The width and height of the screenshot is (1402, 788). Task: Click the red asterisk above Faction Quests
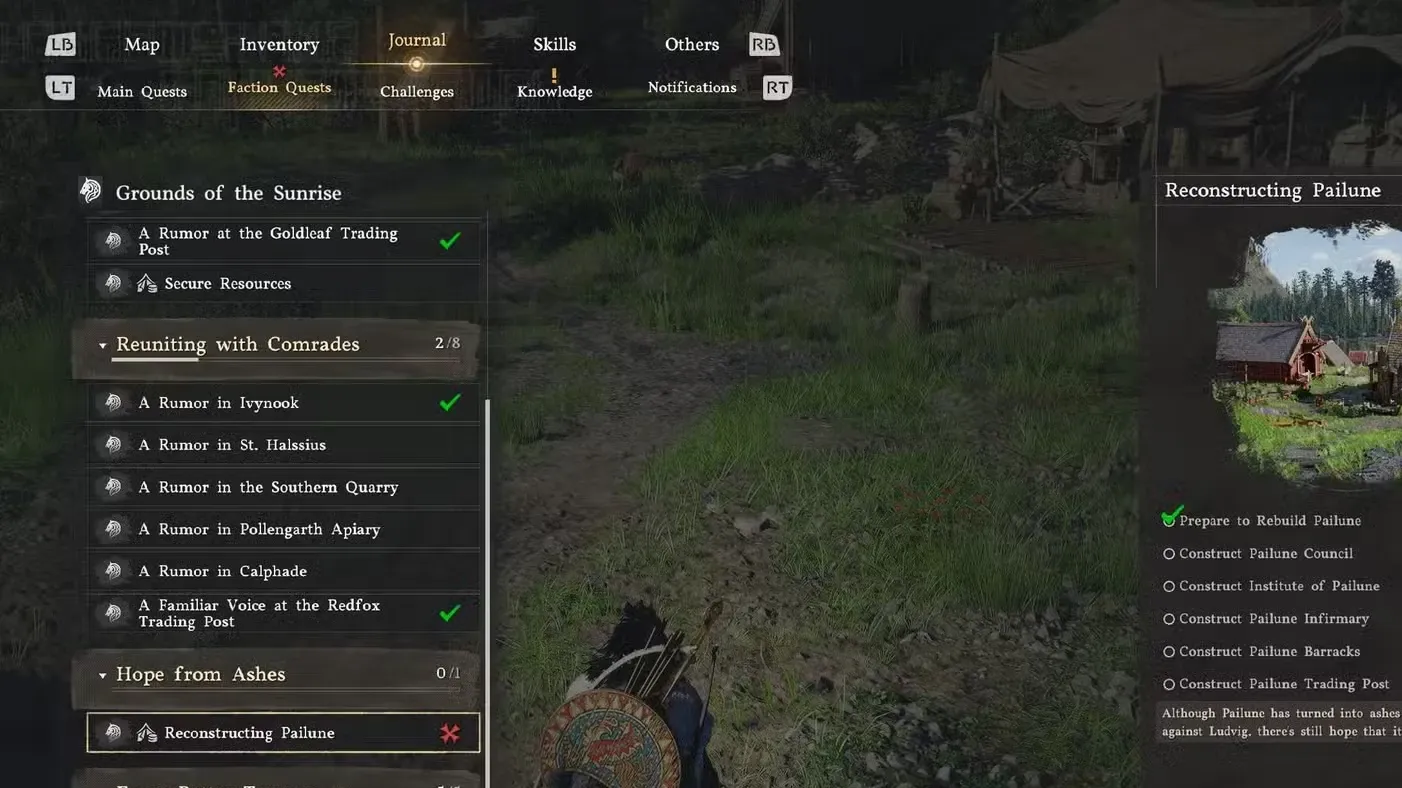[278, 71]
